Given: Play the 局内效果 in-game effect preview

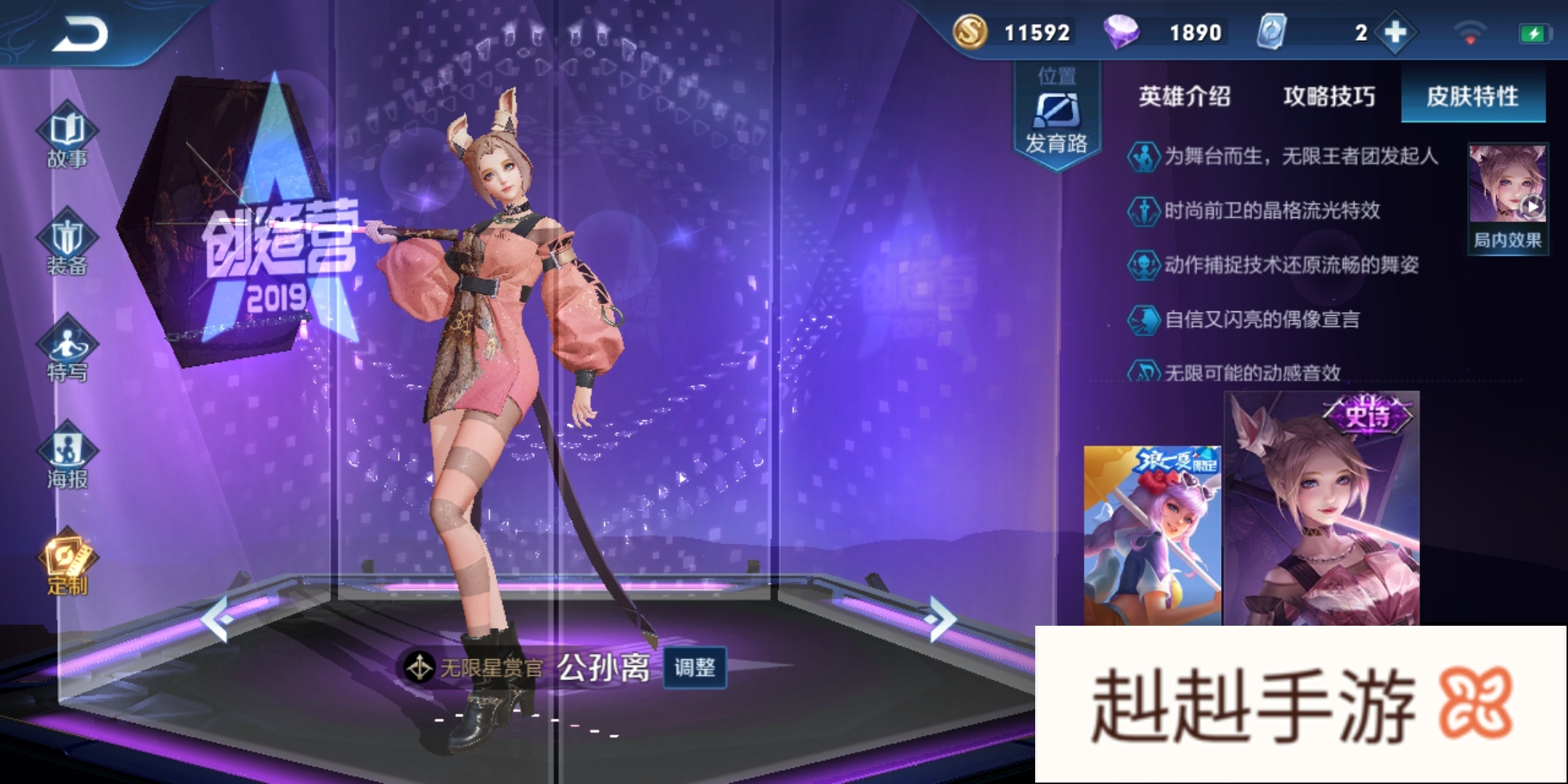Looking at the screenshot, I should pos(1508,197).
